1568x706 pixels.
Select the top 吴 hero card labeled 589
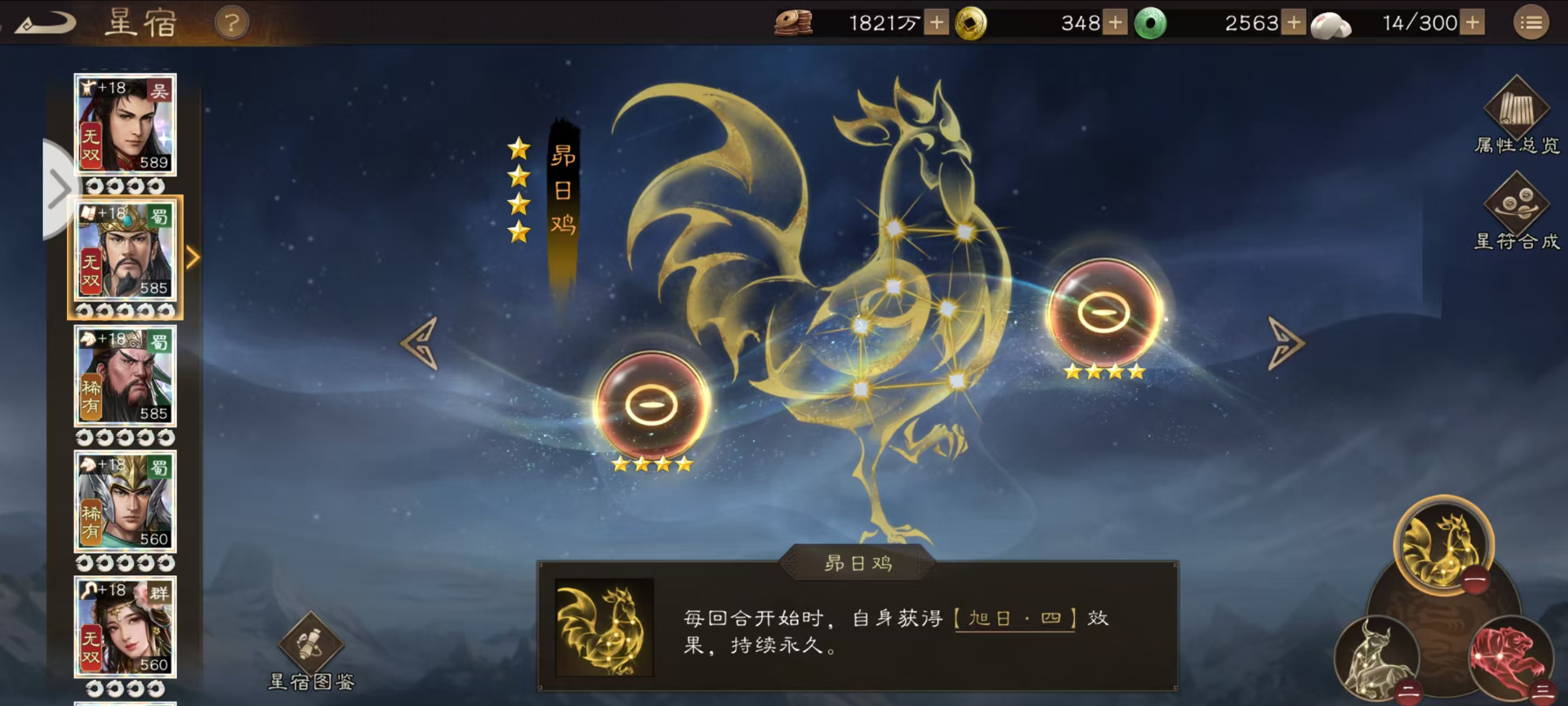(125, 126)
